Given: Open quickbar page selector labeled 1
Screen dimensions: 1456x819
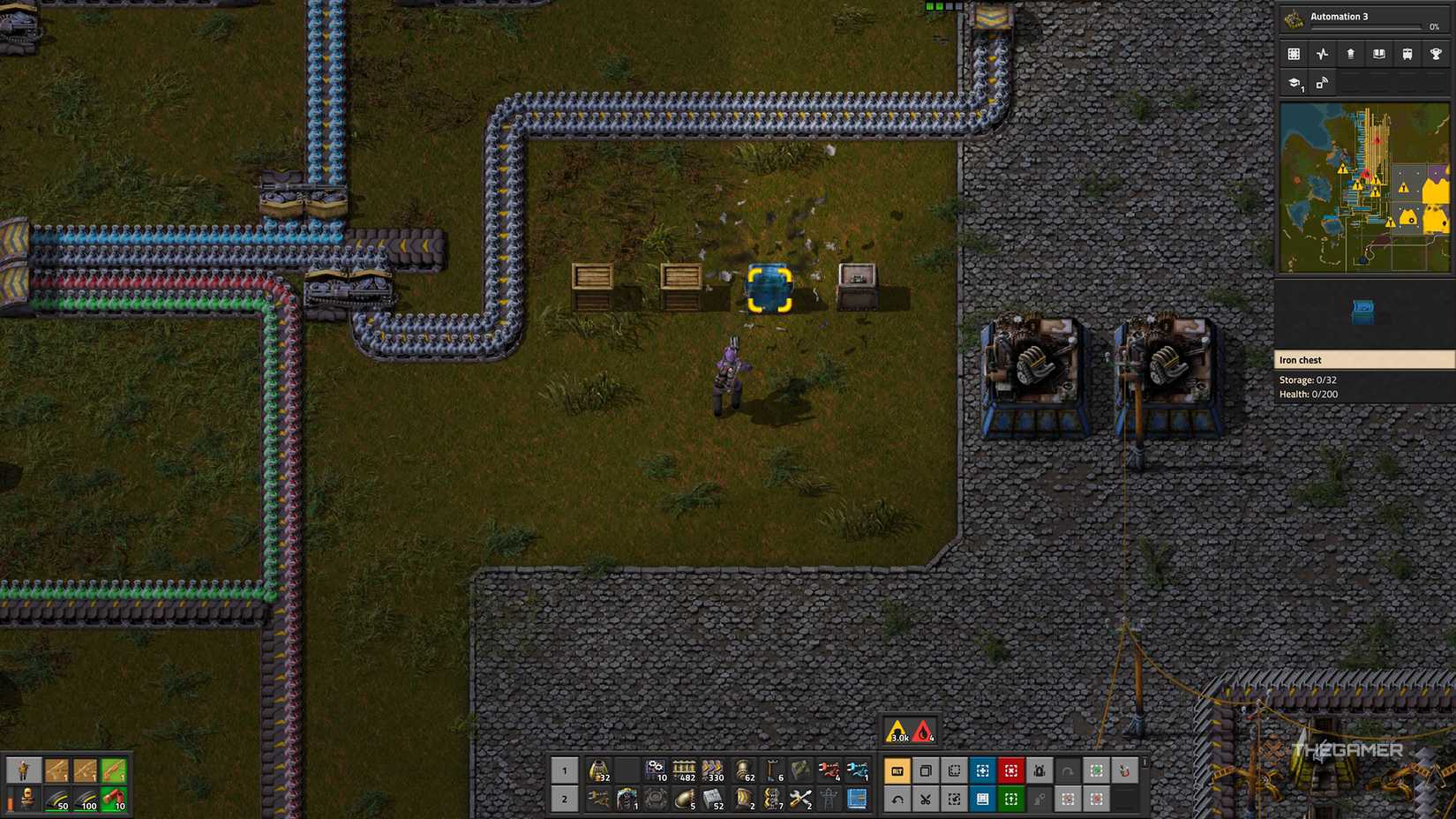Looking at the screenshot, I should (x=565, y=770).
